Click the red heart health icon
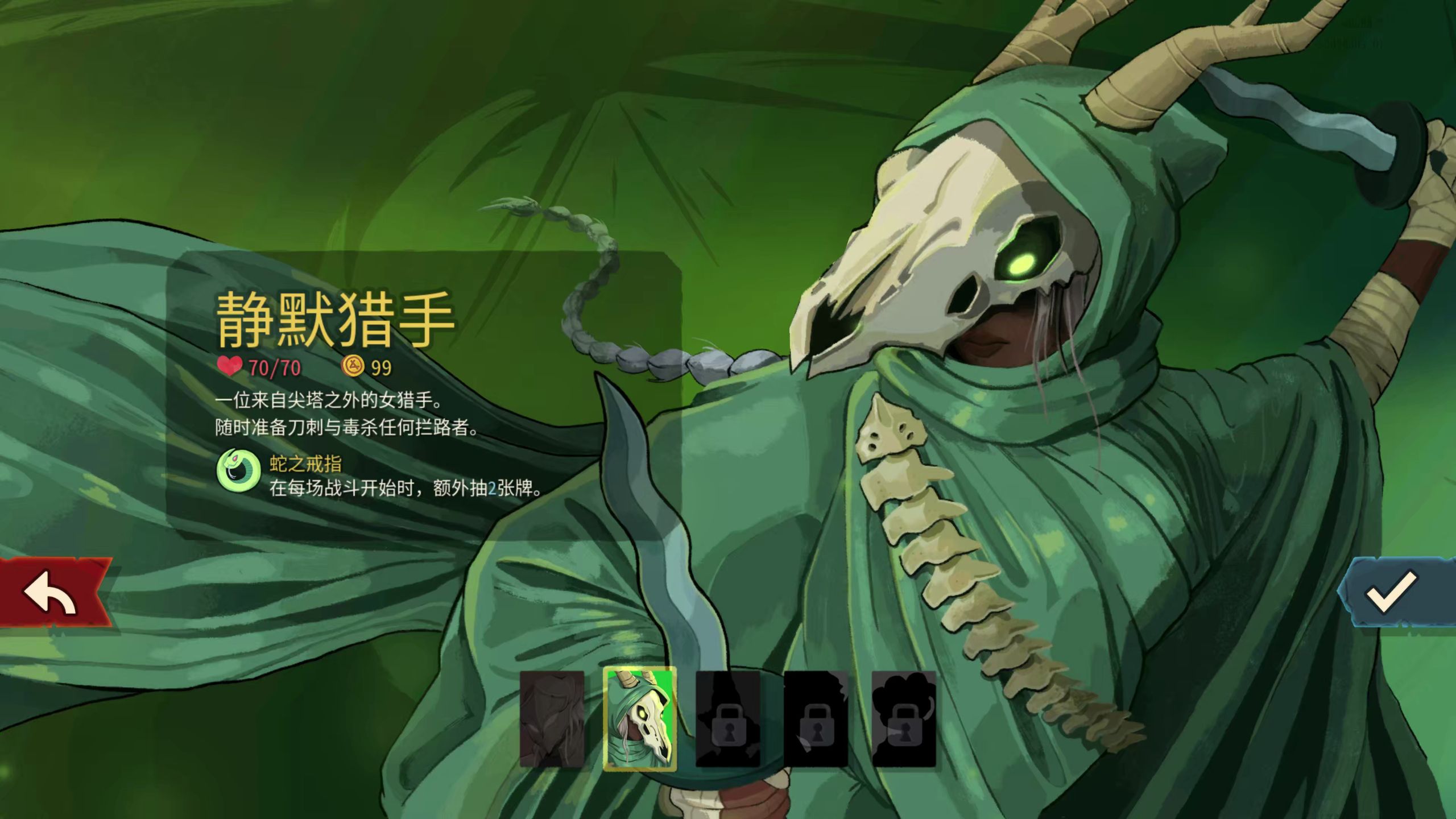1456x819 pixels. 230,367
